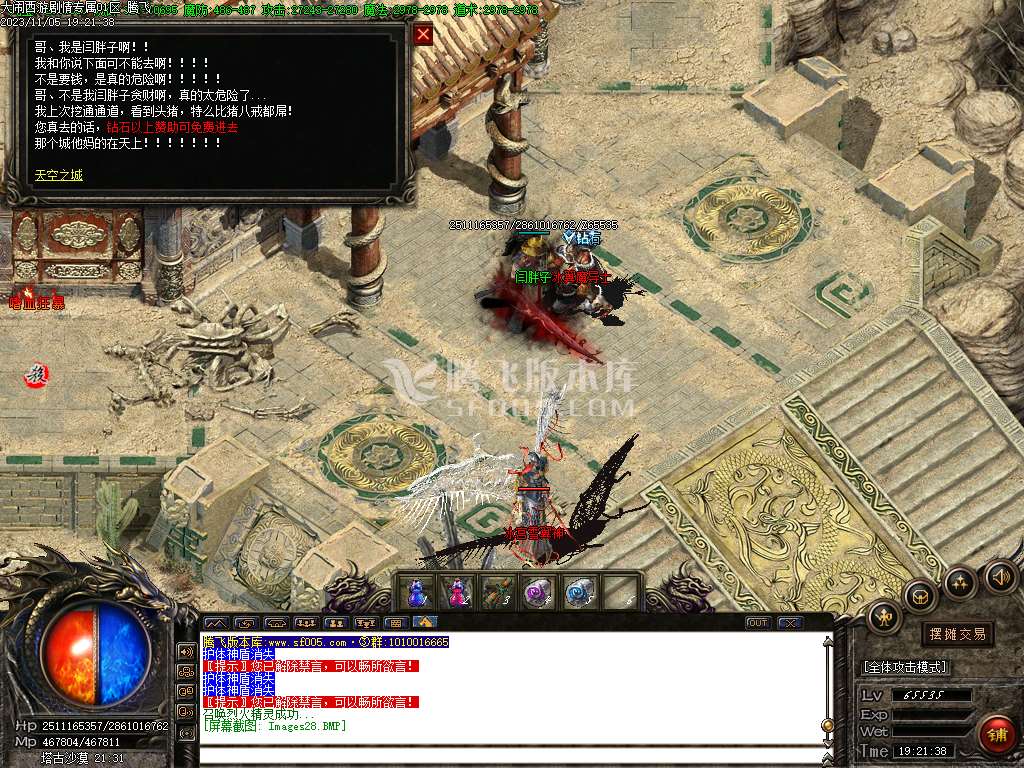Use the red potion in the quick slot

point(457,592)
